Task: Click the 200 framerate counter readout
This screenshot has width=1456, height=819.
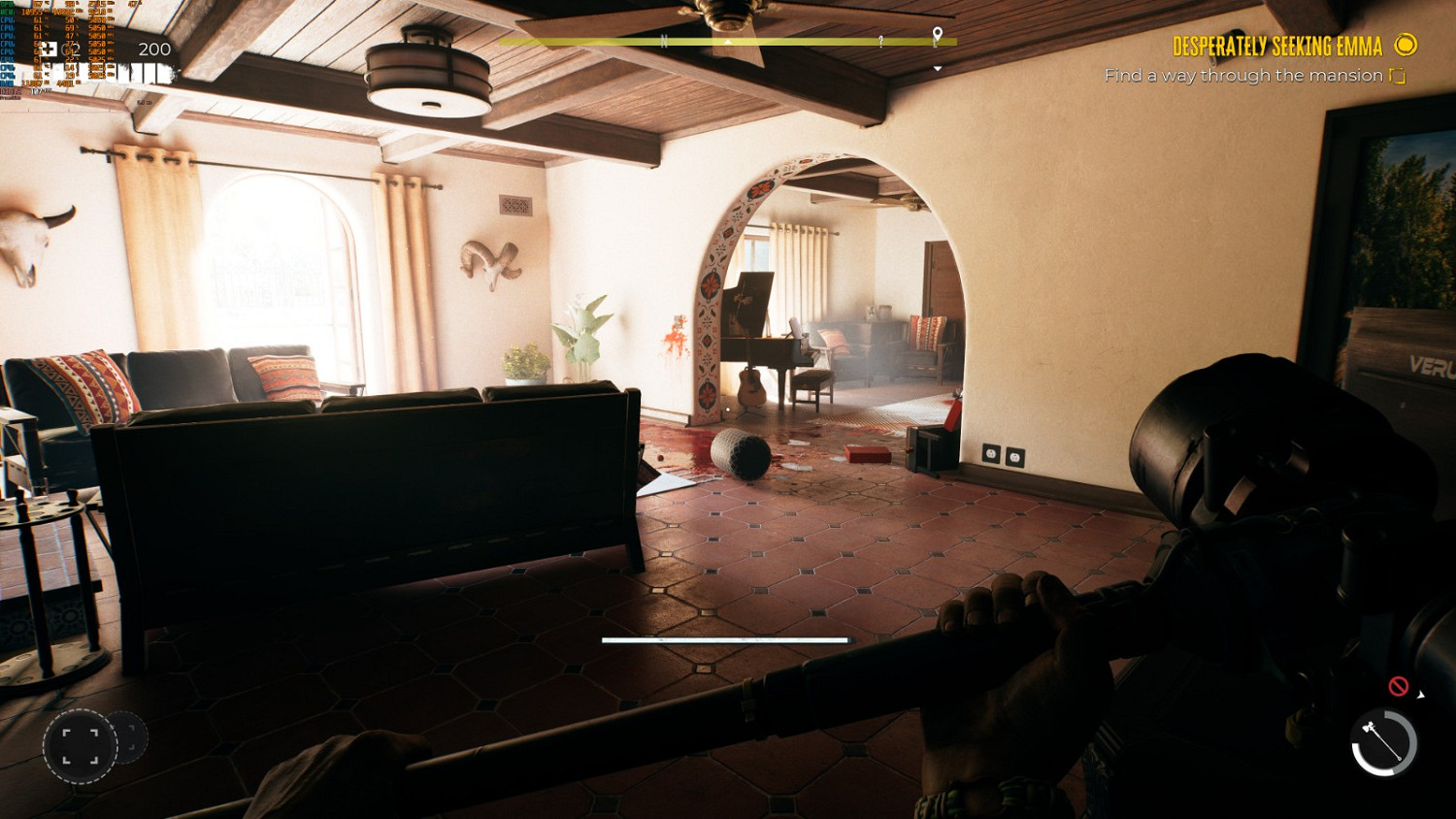Action: (x=154, y=49)
